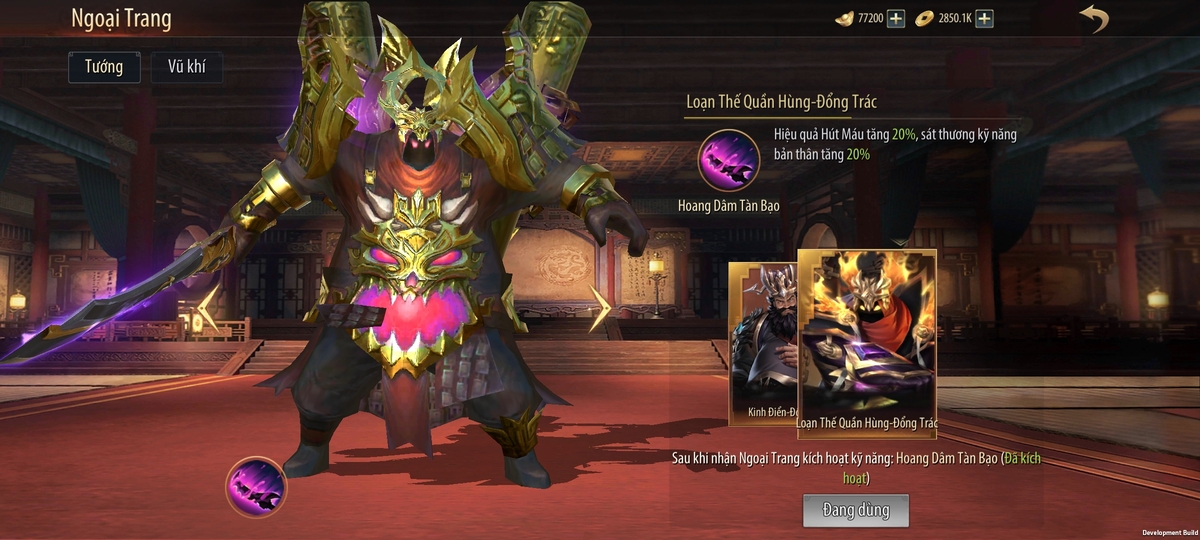Tap the purple skill icon beside the character's feet

pyautogui.click(x=256, y=487)
